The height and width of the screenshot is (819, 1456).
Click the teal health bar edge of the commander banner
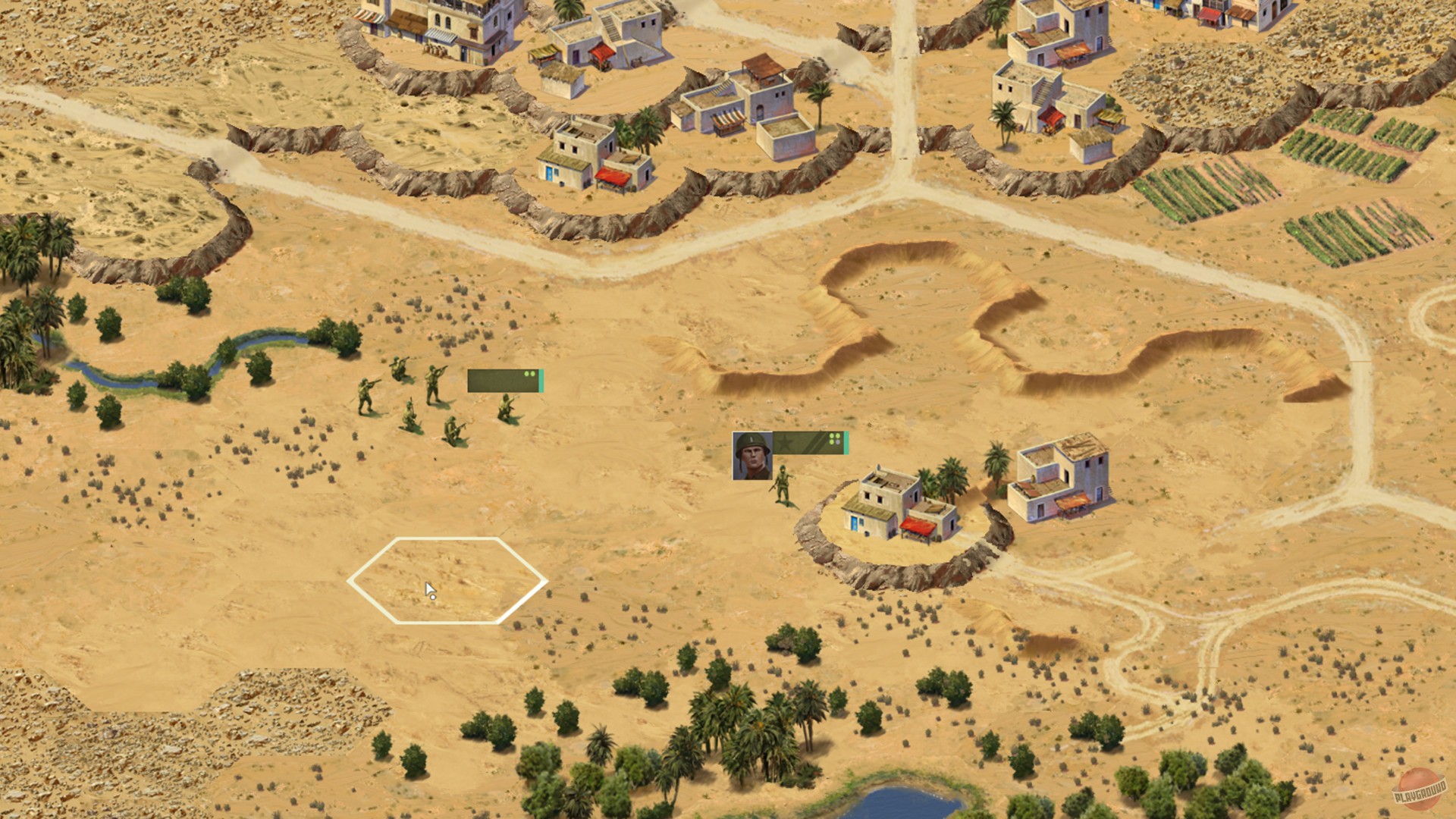click(x=849, y=444)
